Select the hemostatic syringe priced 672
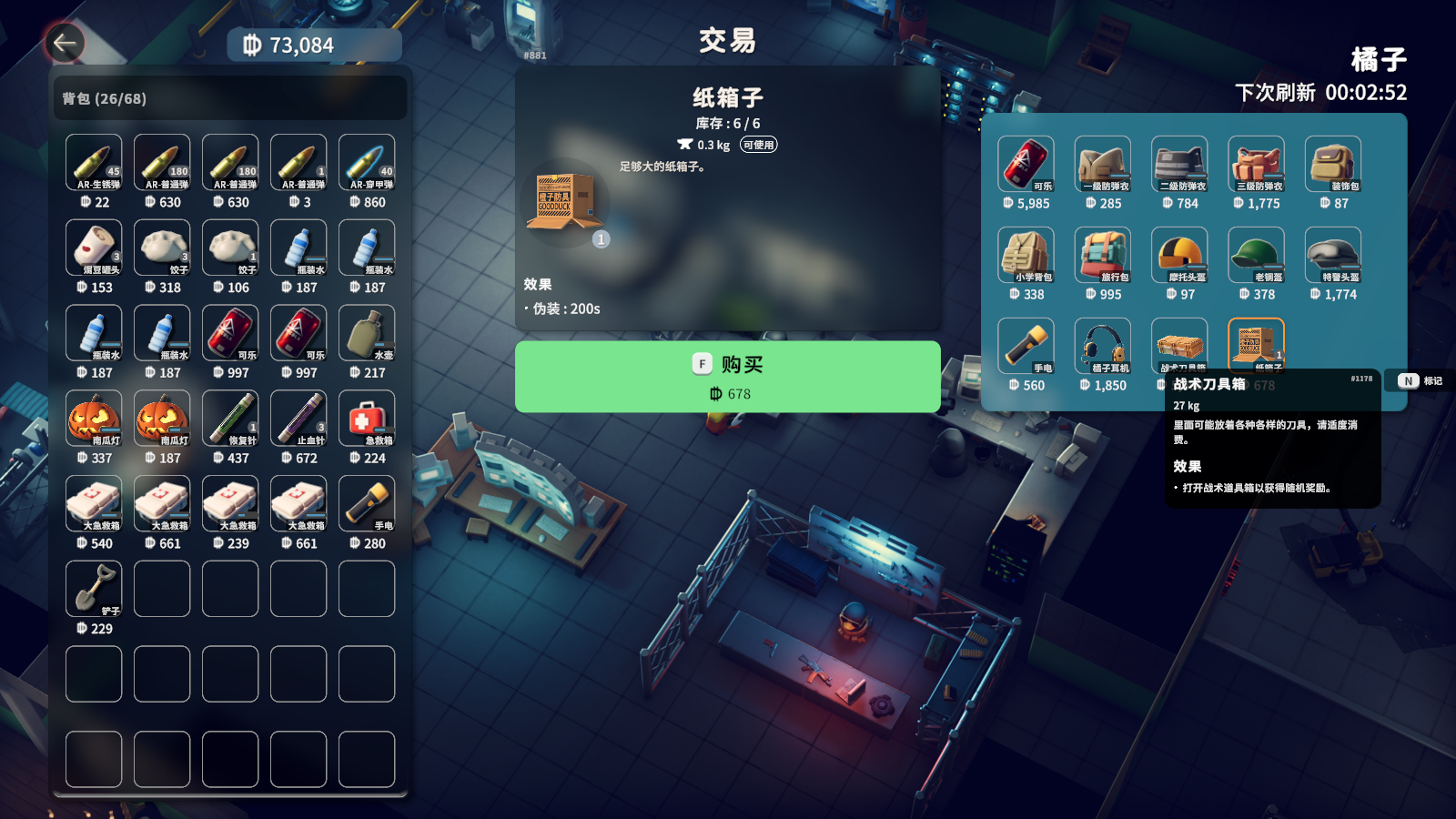This screenshot has height=819, width=1456. point(298,419)
